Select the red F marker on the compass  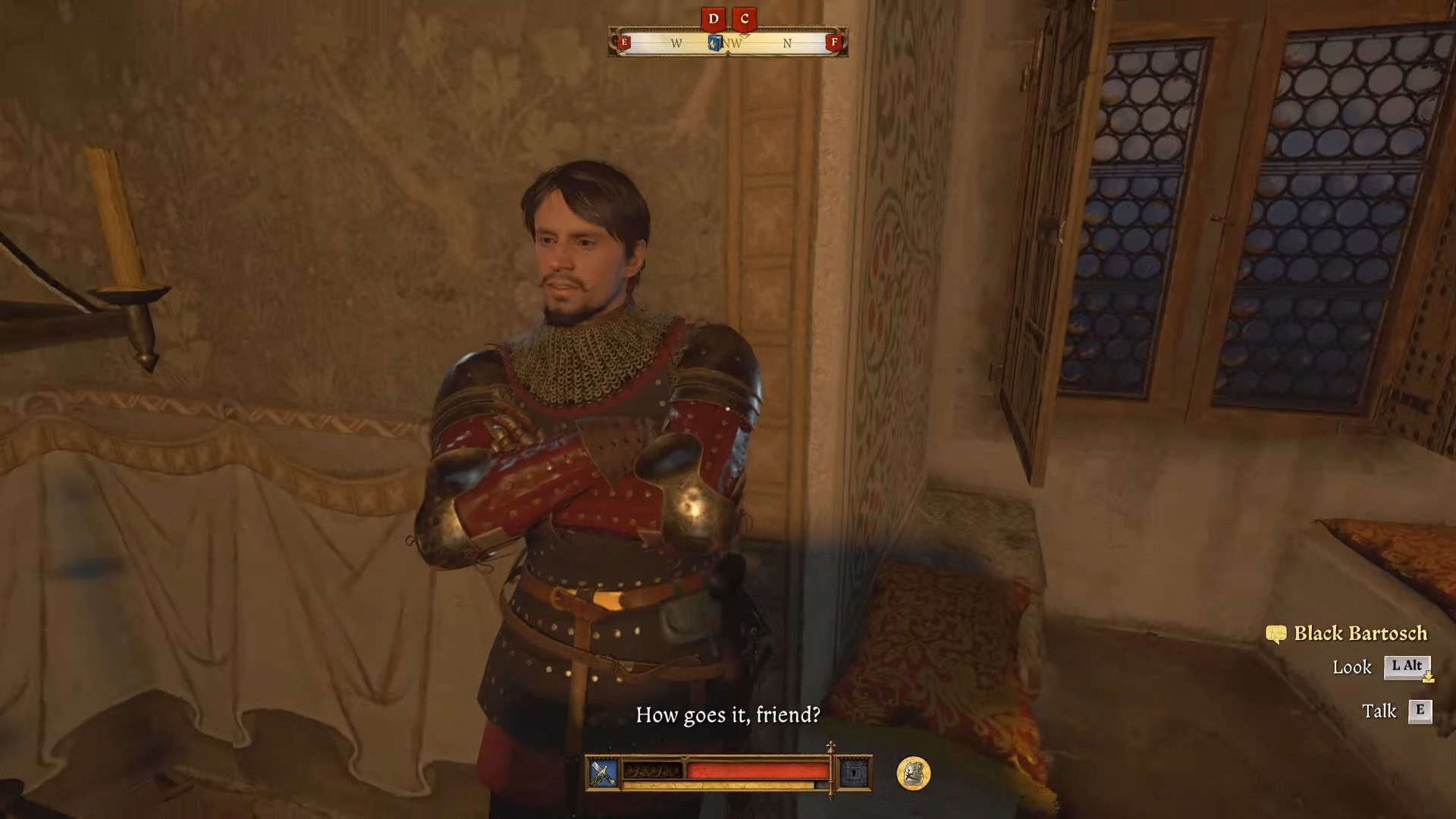click(834, 42)
